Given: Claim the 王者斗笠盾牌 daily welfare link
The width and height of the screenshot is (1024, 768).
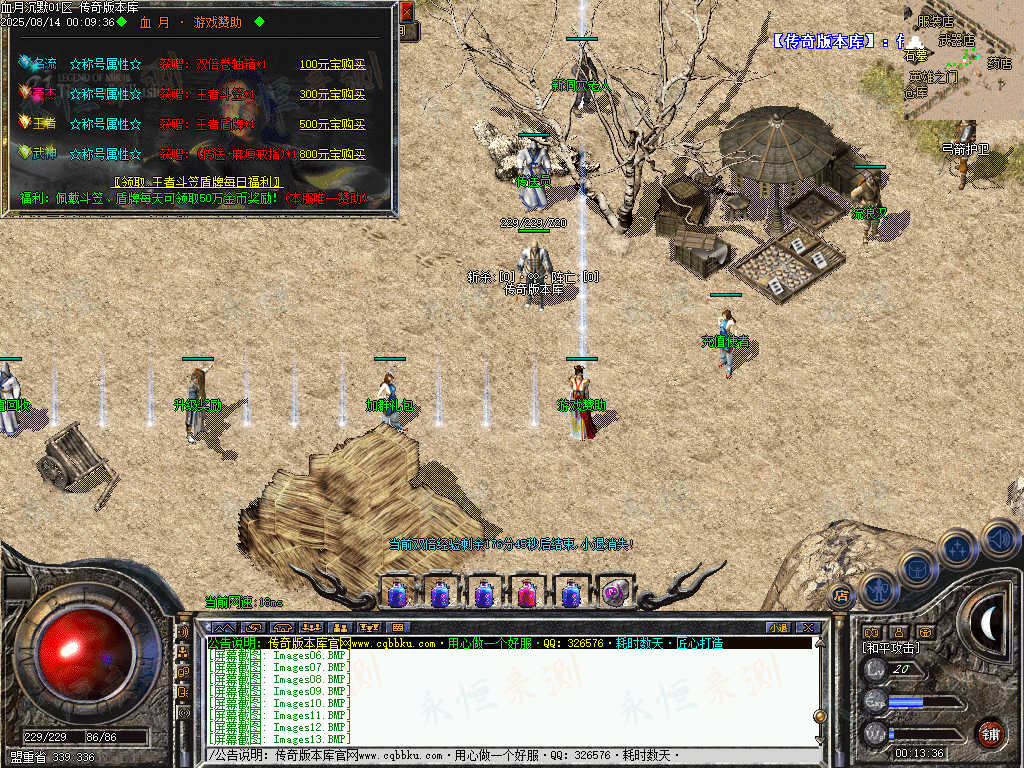Looking at the screenshot, I should [198, 183].
